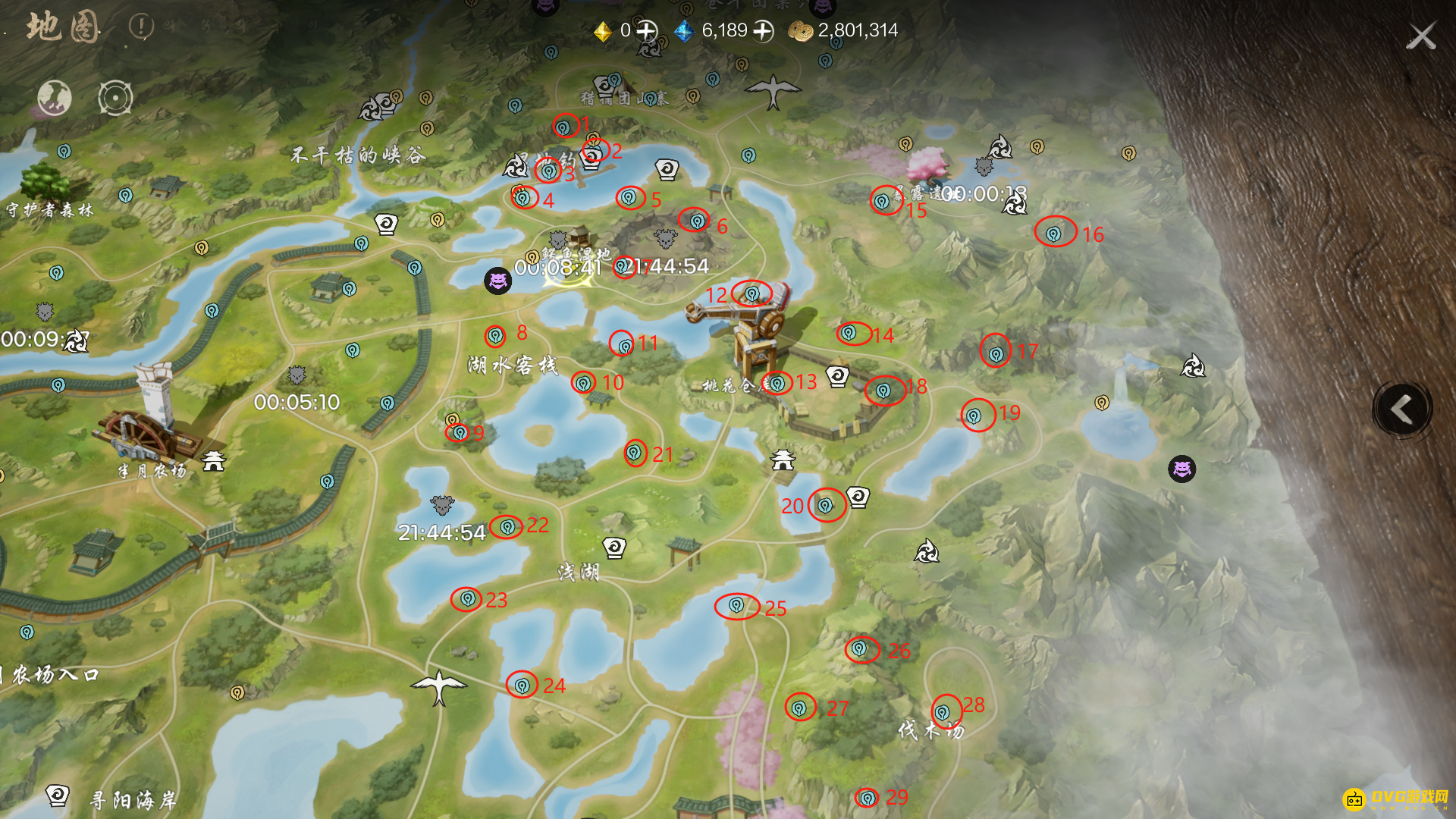Select the map marker numbered 29
The image size is (1456, 819).
[x=867, y=797]
